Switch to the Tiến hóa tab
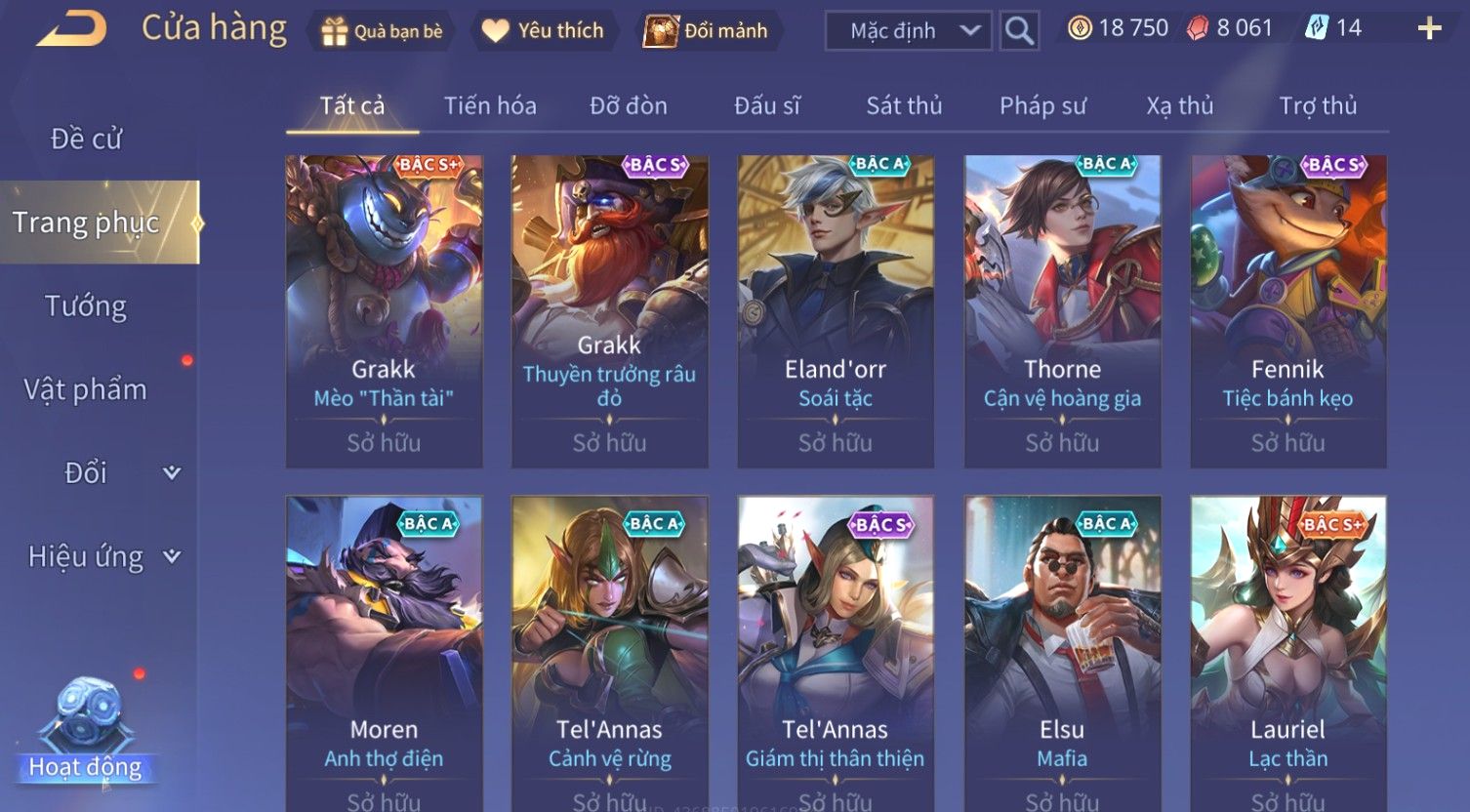The height and width of the screenshot is (812, 1470). pyautogui.click(x=490, y=105)
